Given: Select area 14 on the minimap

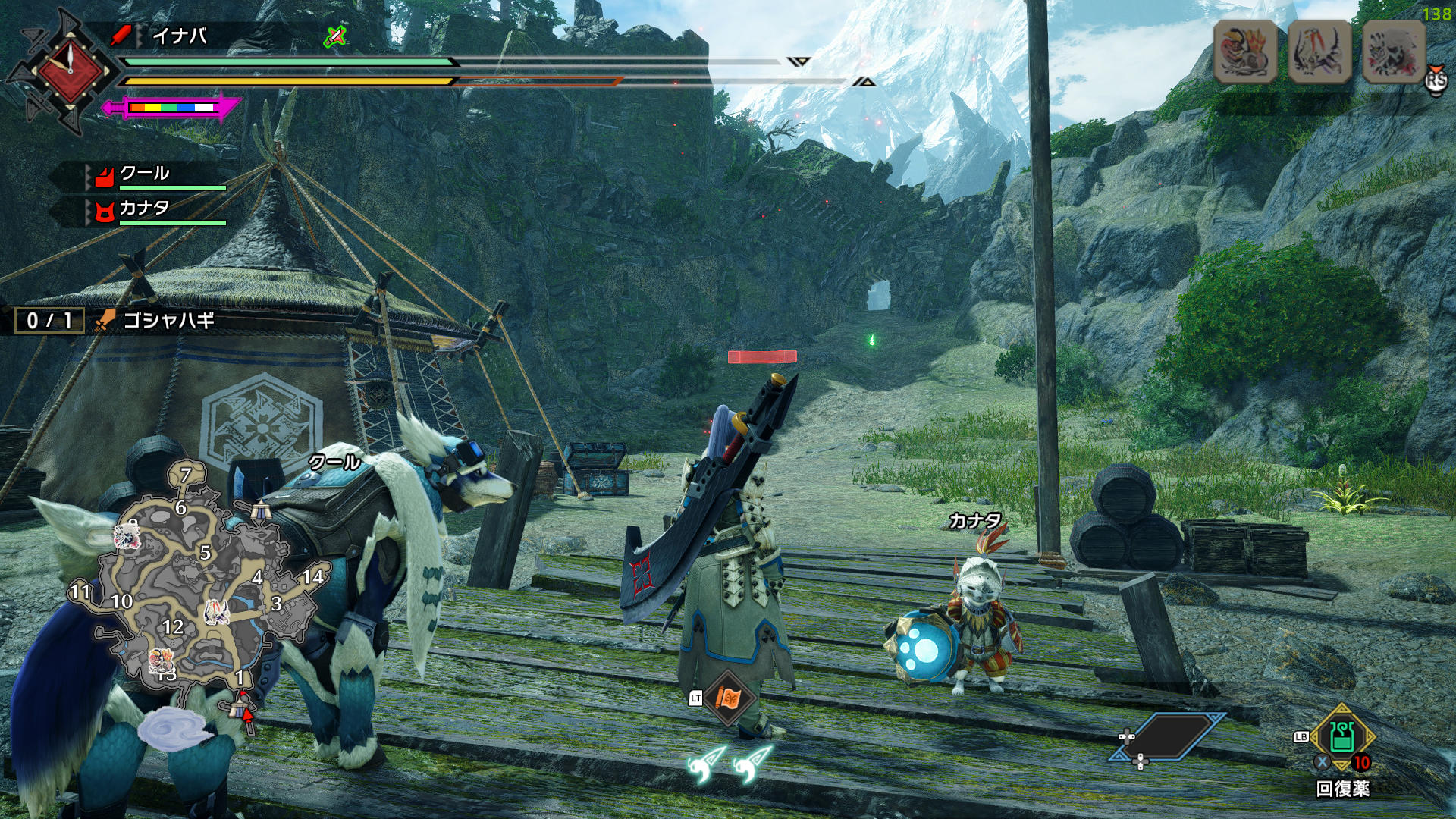Looking at the screenshot, I should 312,577.
